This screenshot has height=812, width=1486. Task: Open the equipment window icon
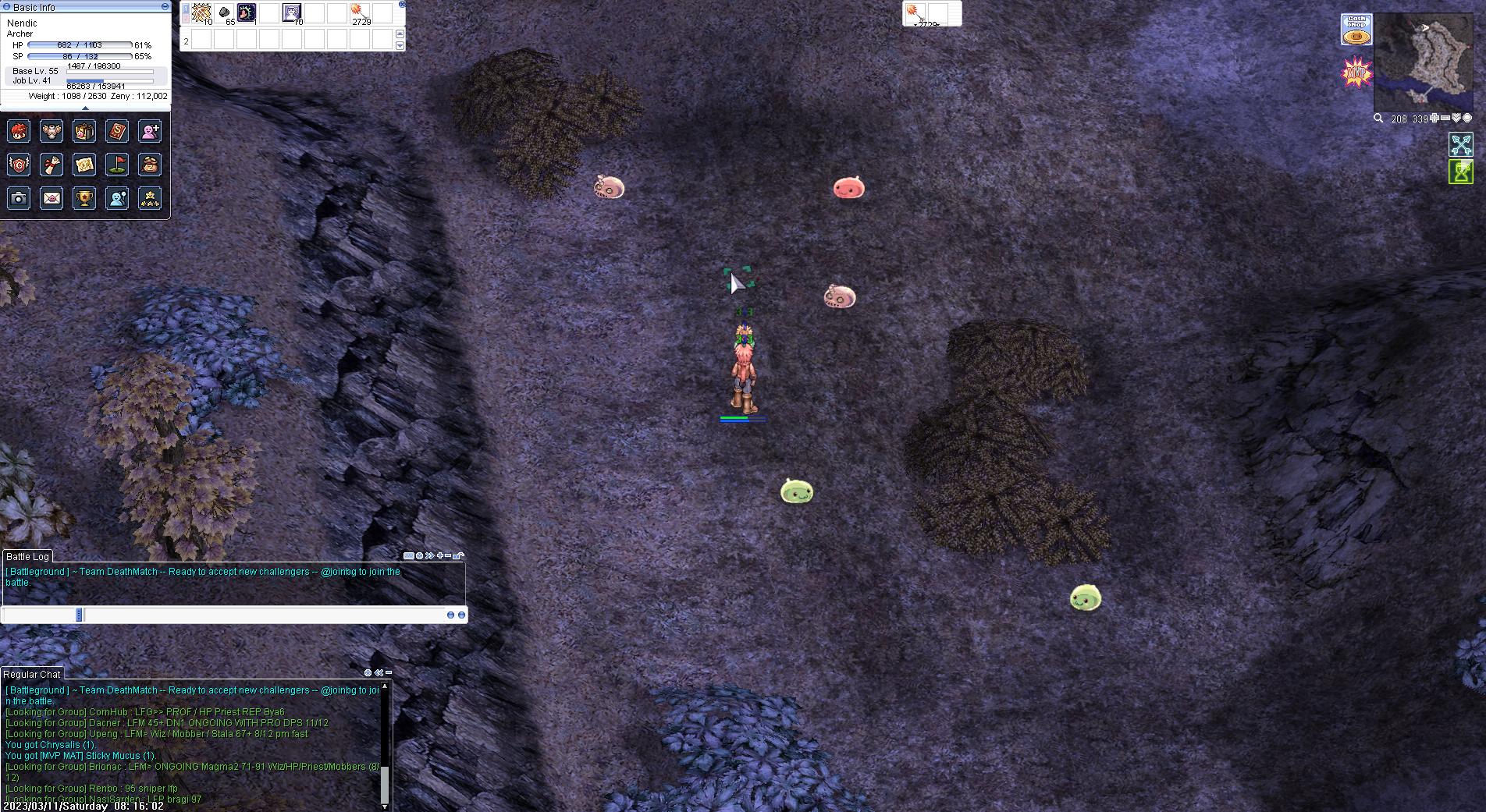50,131
